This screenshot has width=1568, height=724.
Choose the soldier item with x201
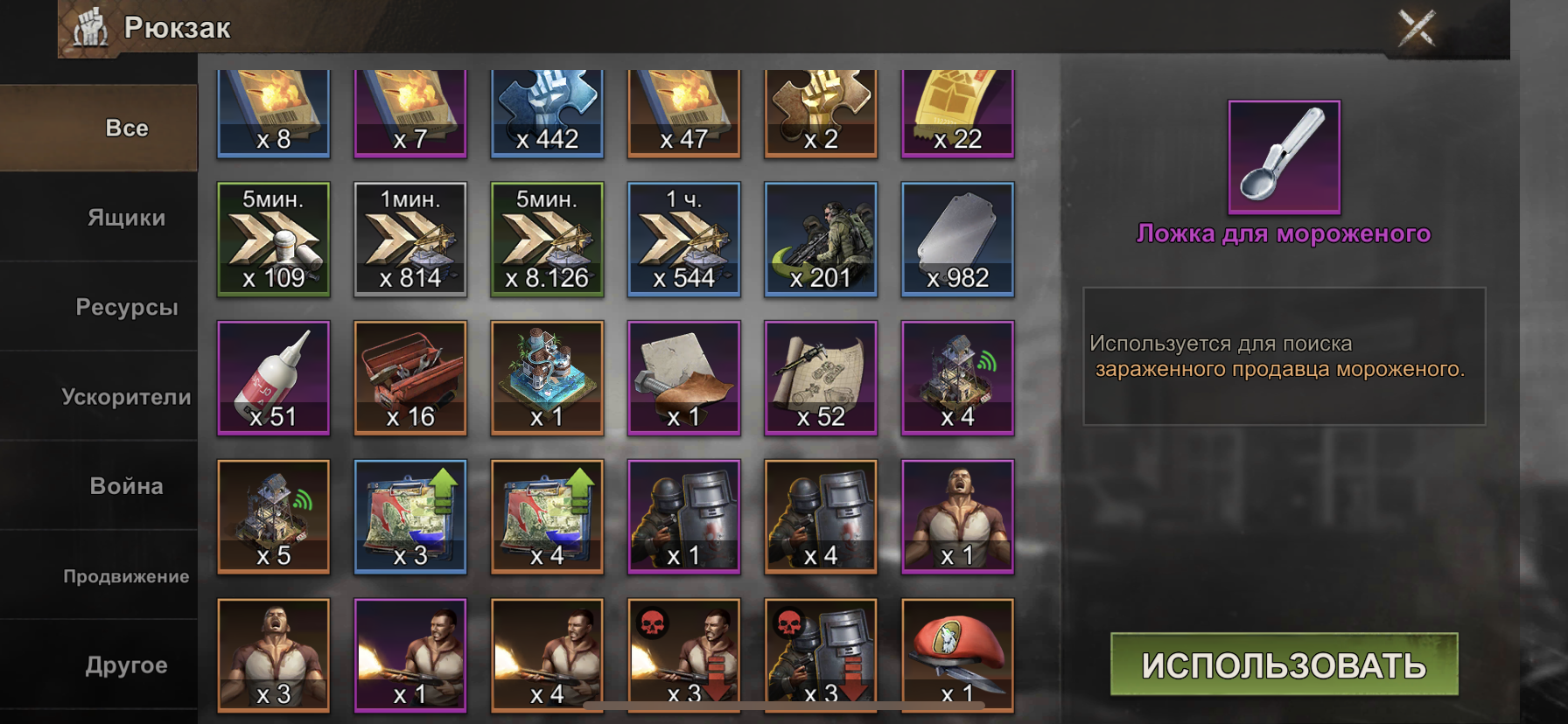[x=820, y=239]
